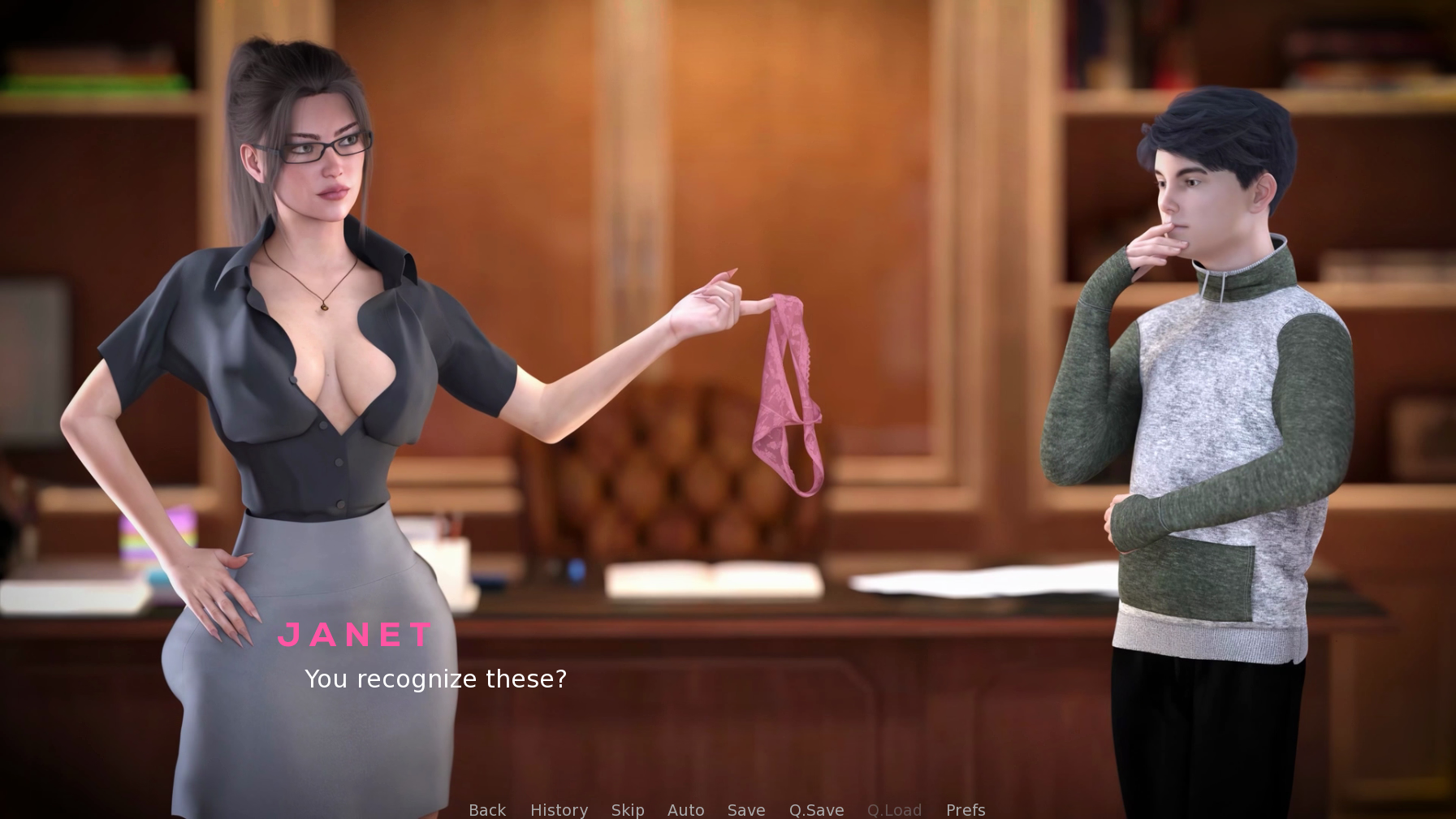Open the History log
The image size is (1456, 819).
pos(559,809)
